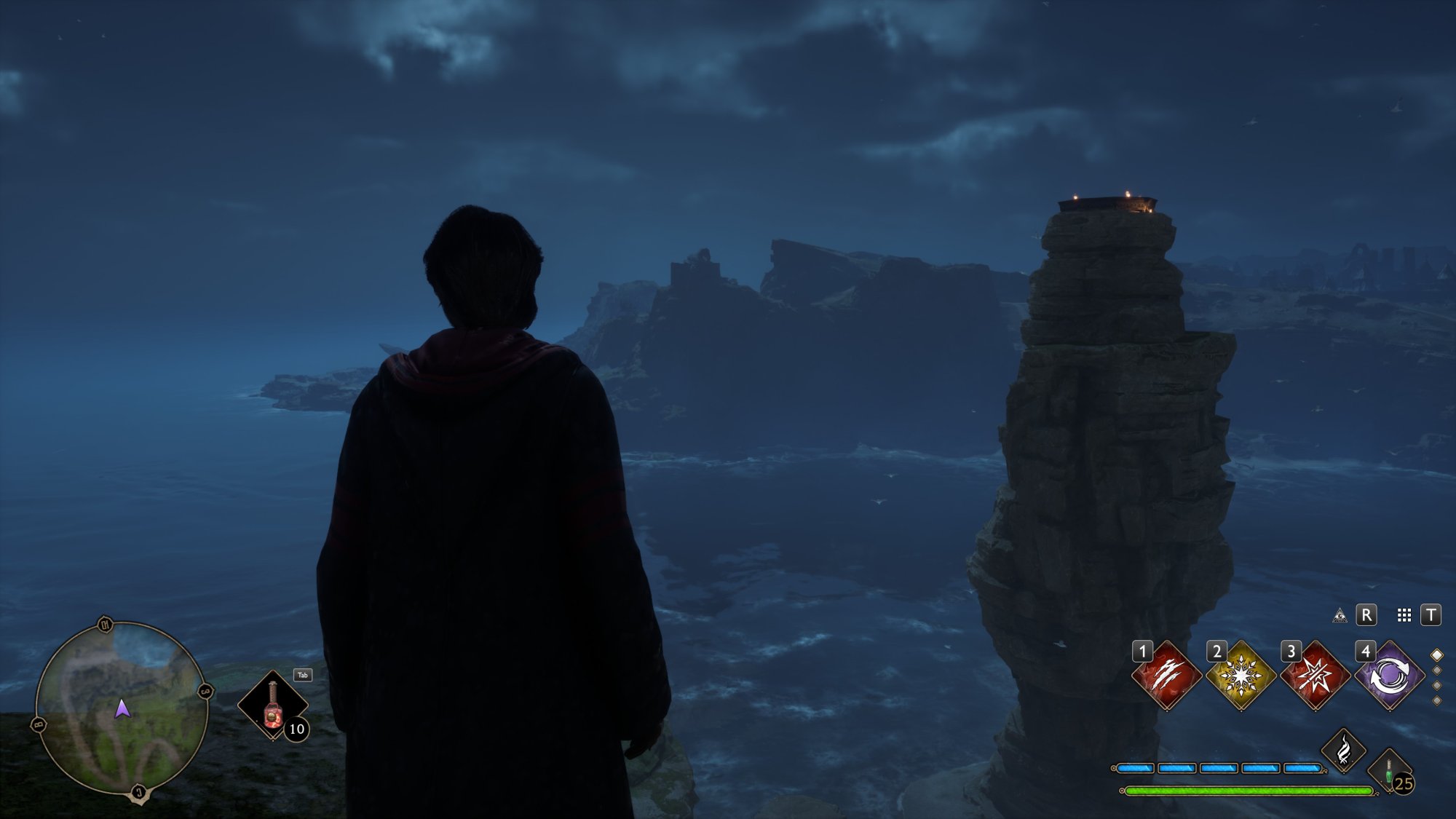The width and height of the screenshot is (1456, 819).
Task: Select the red wand burst spell
Action: (1315, 676)
